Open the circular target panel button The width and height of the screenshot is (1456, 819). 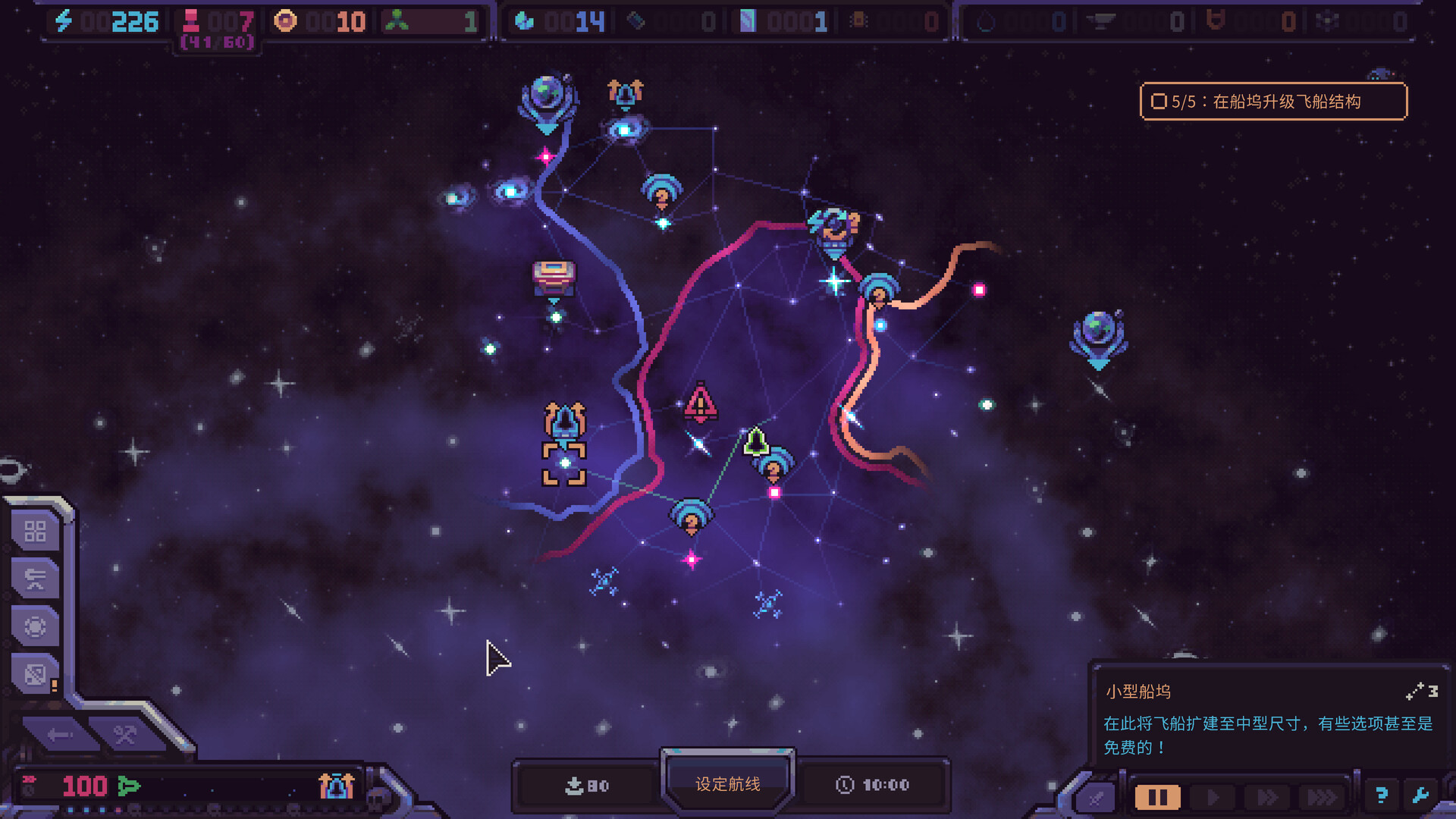tap(36, 626)
